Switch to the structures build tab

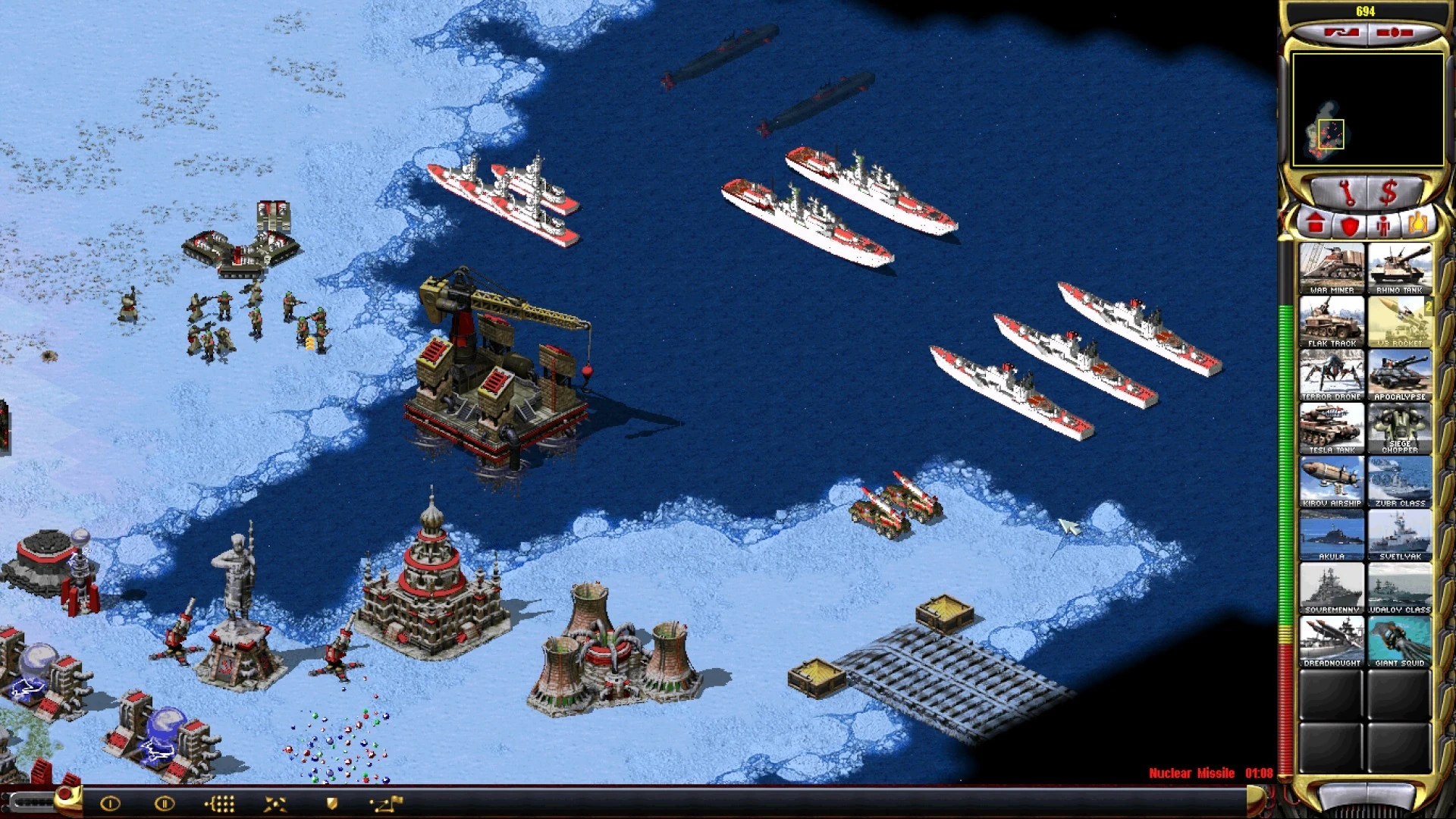point(1316,224)
